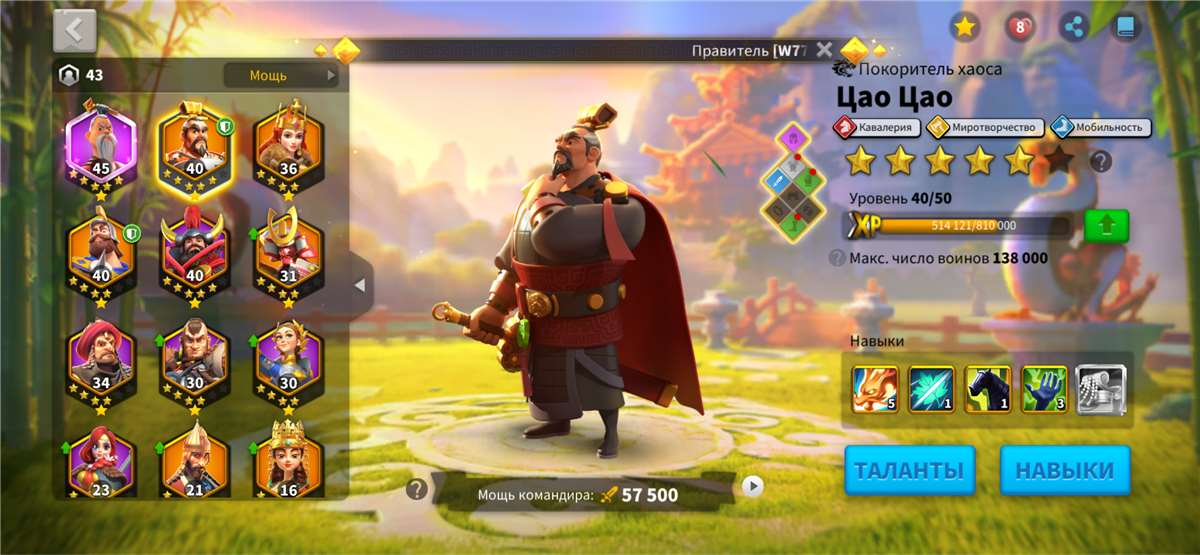This screenshot has width=1200, height=555.
Task: Open the НАВЫКИ skills screen
Action: click(x=1065, y=470)
